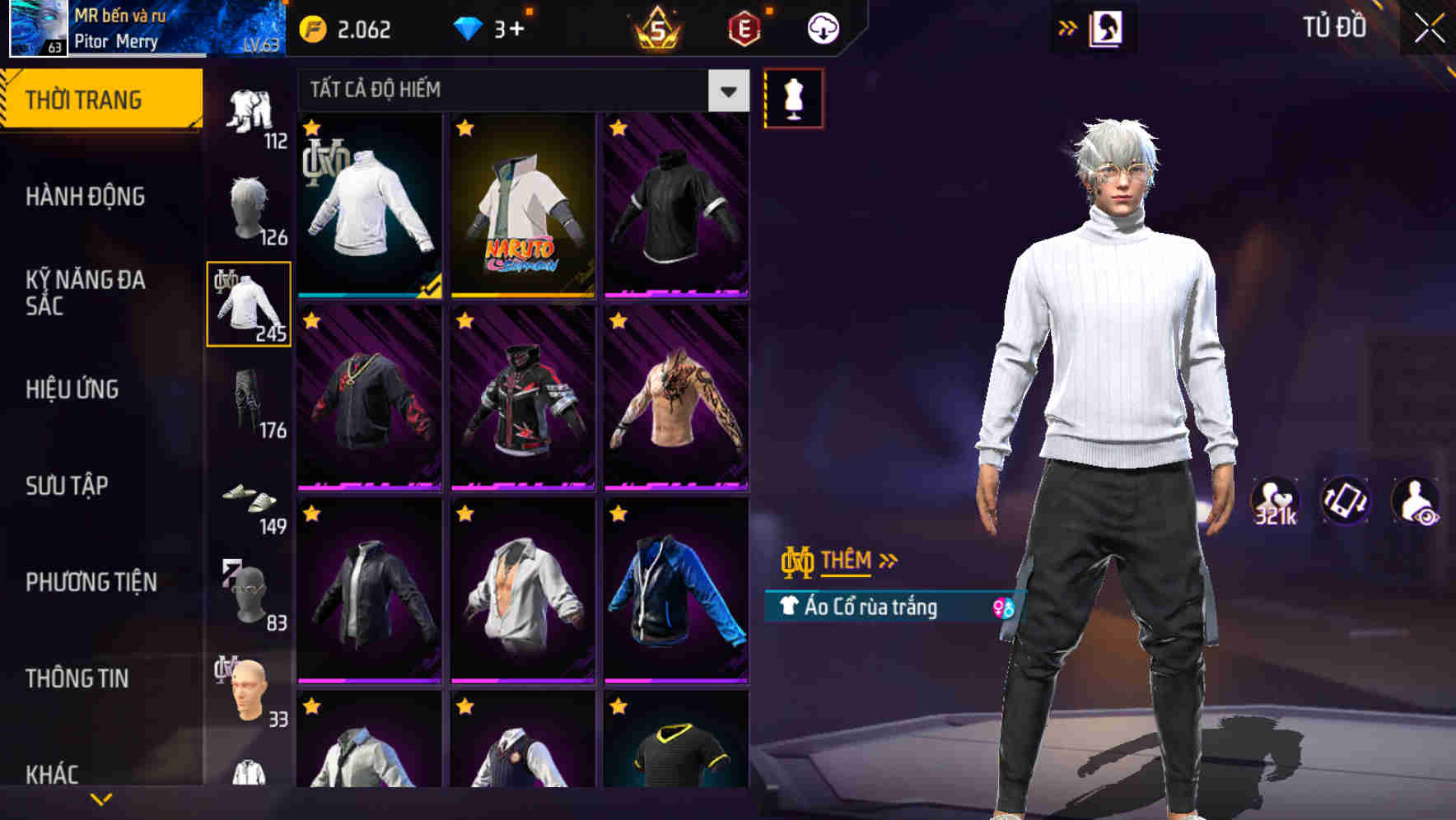1456x820 pixels.
Task: Click the rotate character phone icon
Action: pos(1344,500)
